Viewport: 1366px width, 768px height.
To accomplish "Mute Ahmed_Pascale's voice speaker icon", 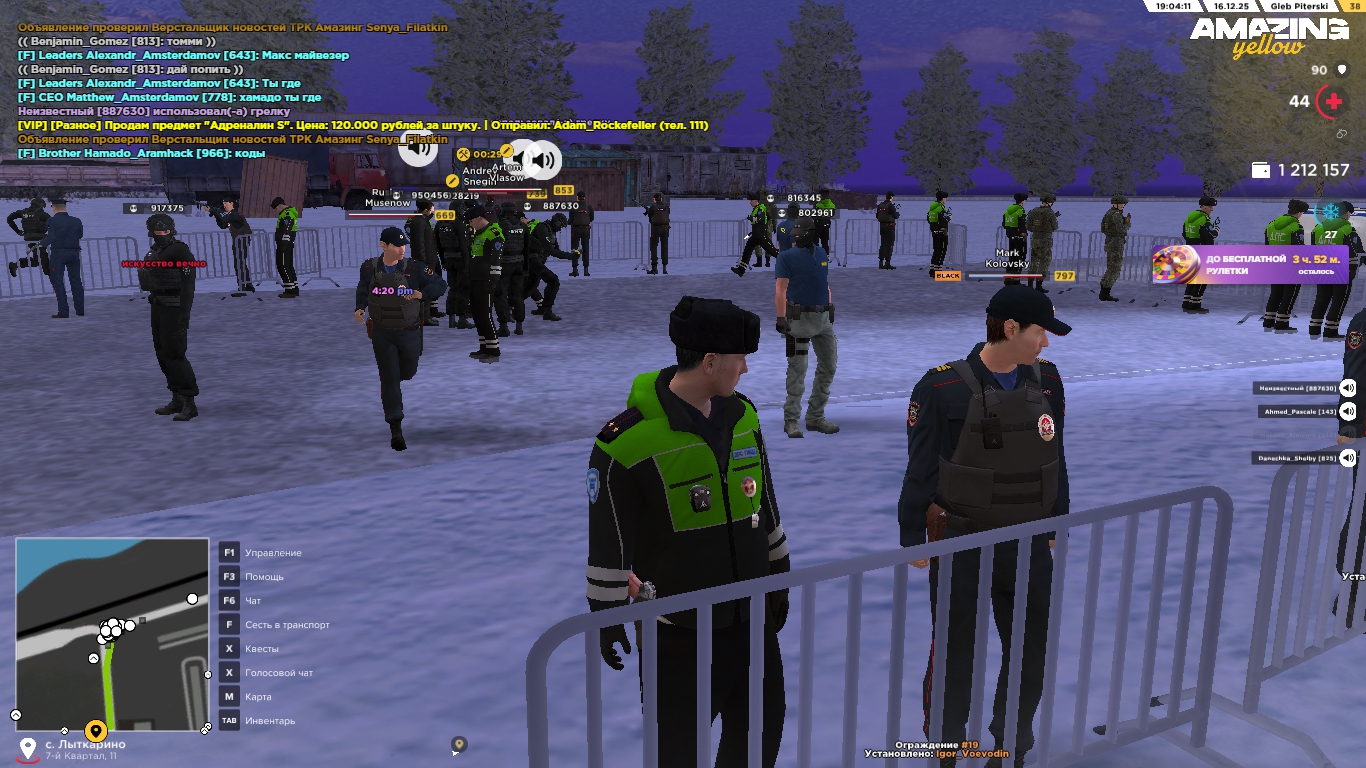I will pos(1348,411).
